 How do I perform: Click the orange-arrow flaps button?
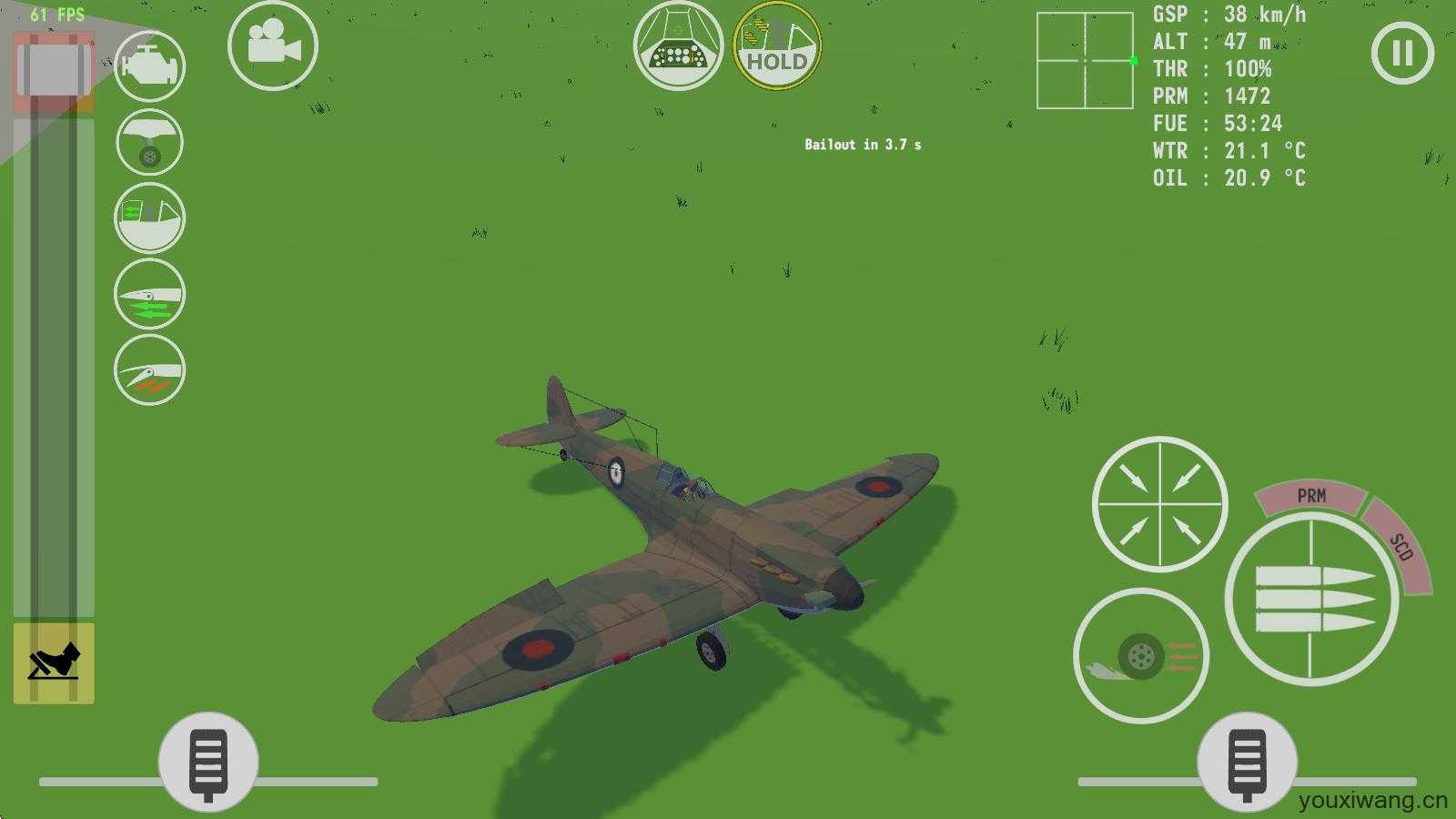tap(150, 369)
